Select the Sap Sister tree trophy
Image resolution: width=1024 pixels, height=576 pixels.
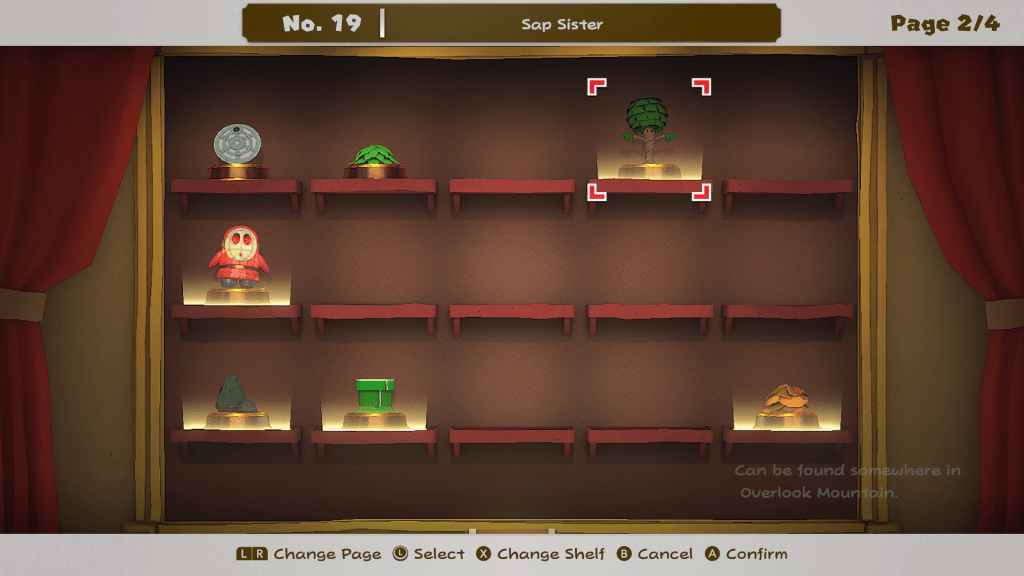[x=649, y=133]
